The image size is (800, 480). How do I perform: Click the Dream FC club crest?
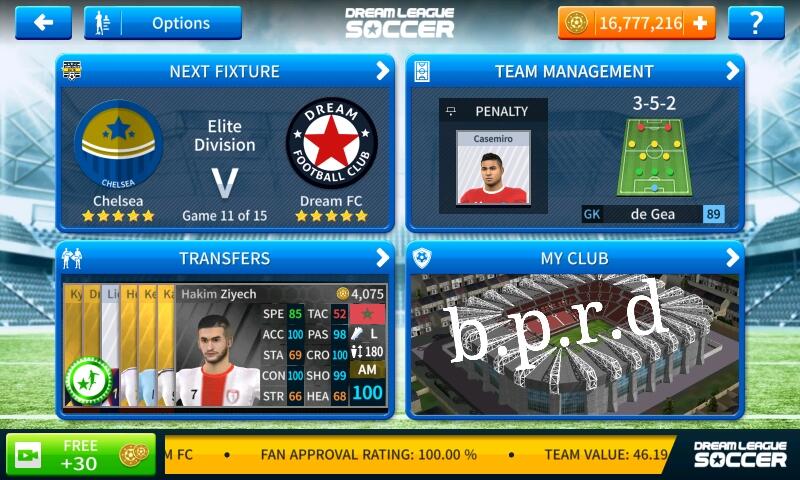tap(331, 145)
